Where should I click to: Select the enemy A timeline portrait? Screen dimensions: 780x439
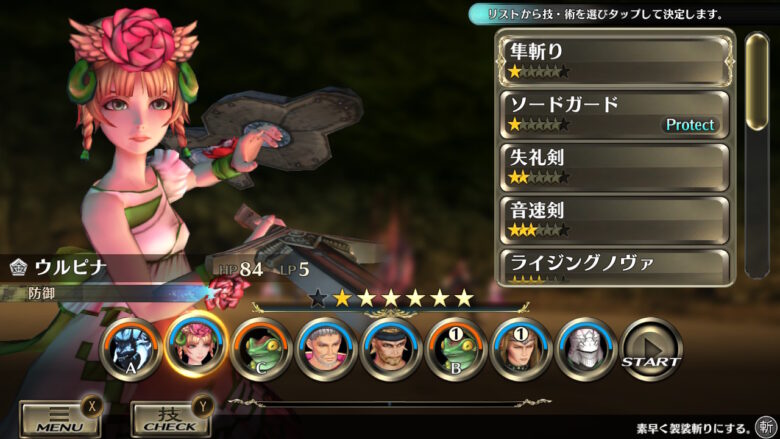pos(131,349)
